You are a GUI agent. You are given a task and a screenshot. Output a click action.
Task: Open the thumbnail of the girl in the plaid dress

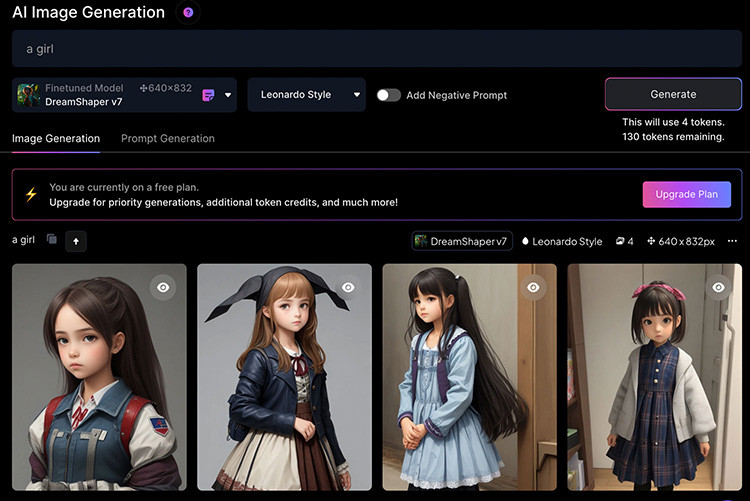pyautogui.click(x=654, y=390)
